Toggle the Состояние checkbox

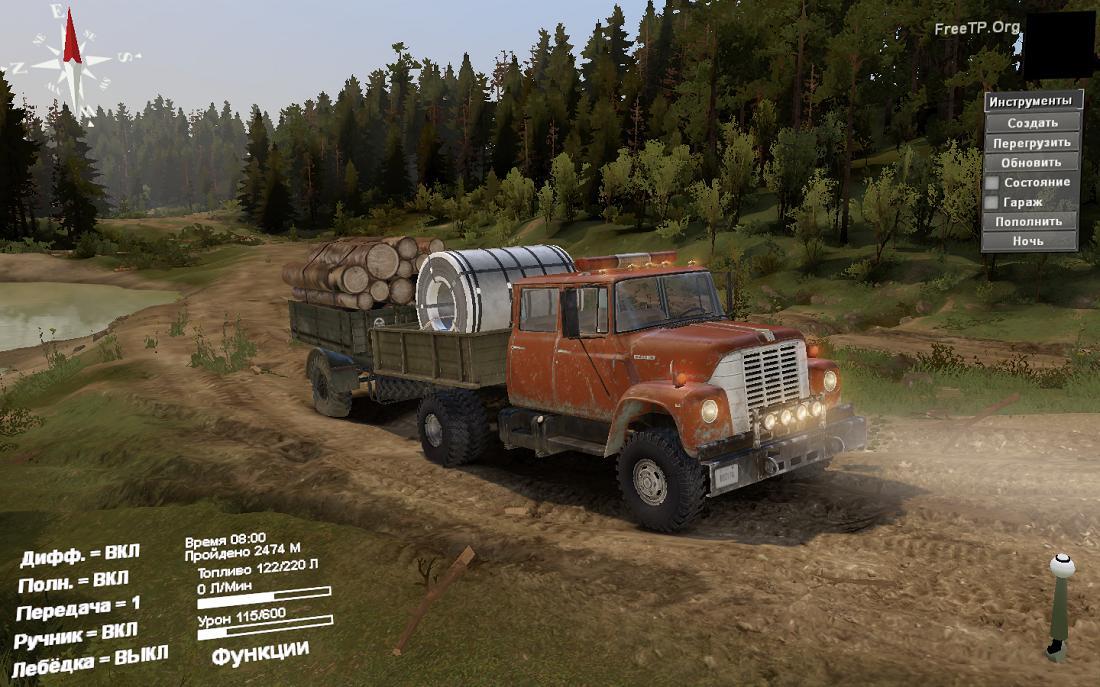point(992,183)
